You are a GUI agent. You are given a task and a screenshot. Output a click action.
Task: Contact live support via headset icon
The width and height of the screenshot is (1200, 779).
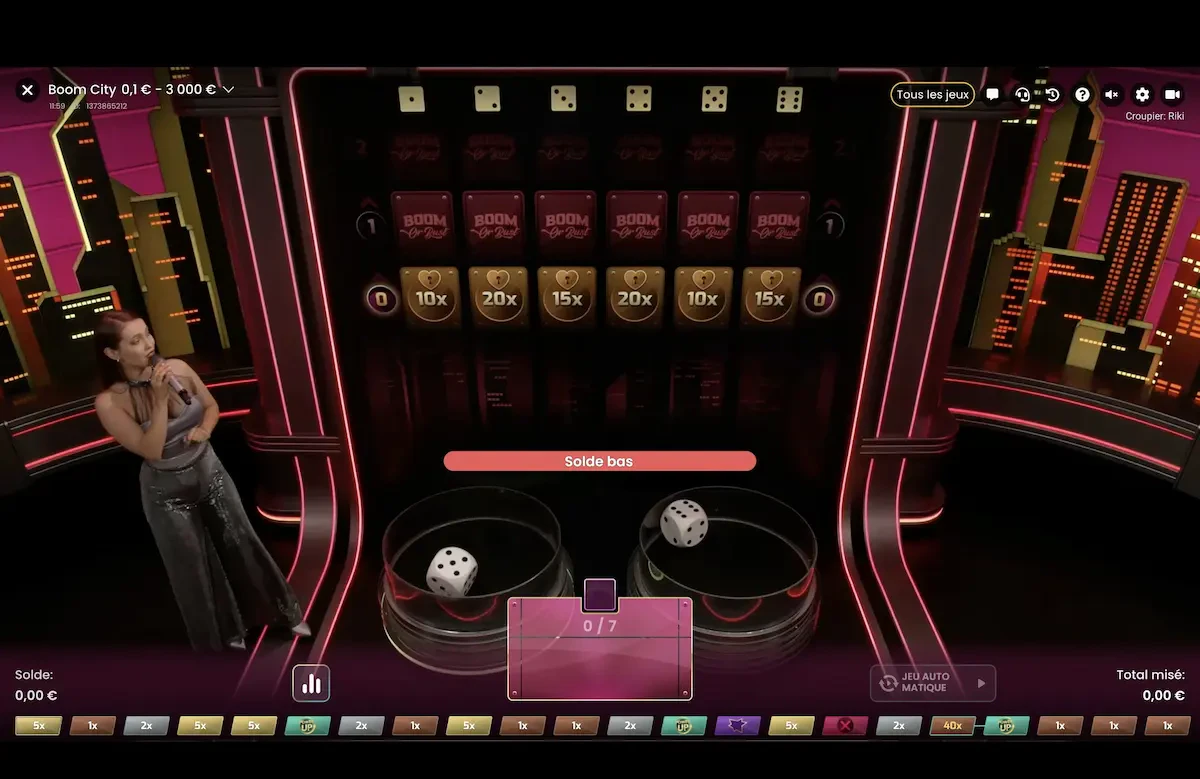1022,95
